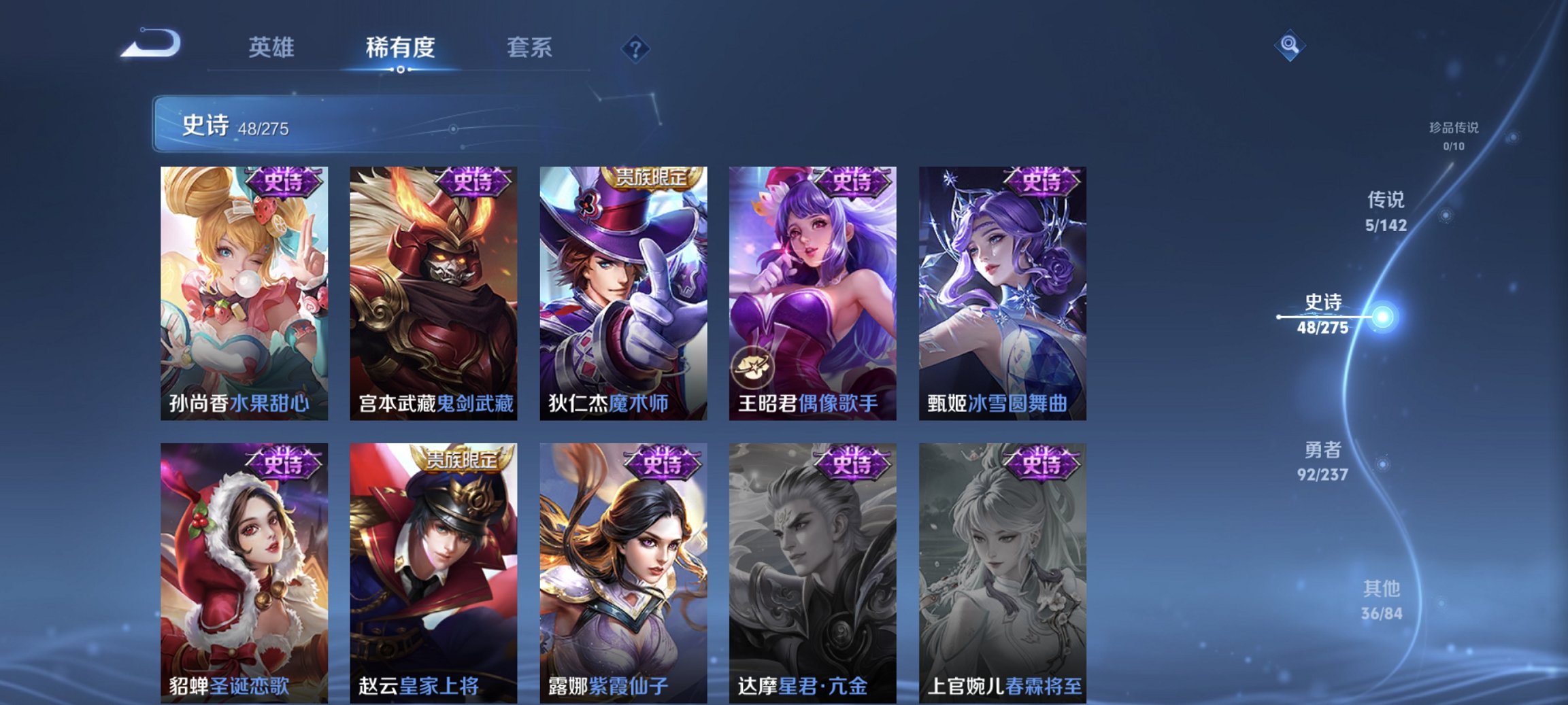This screenshot has width=1568, height=705.
Task: Click the question mark help icon
Action: (634, 48)
